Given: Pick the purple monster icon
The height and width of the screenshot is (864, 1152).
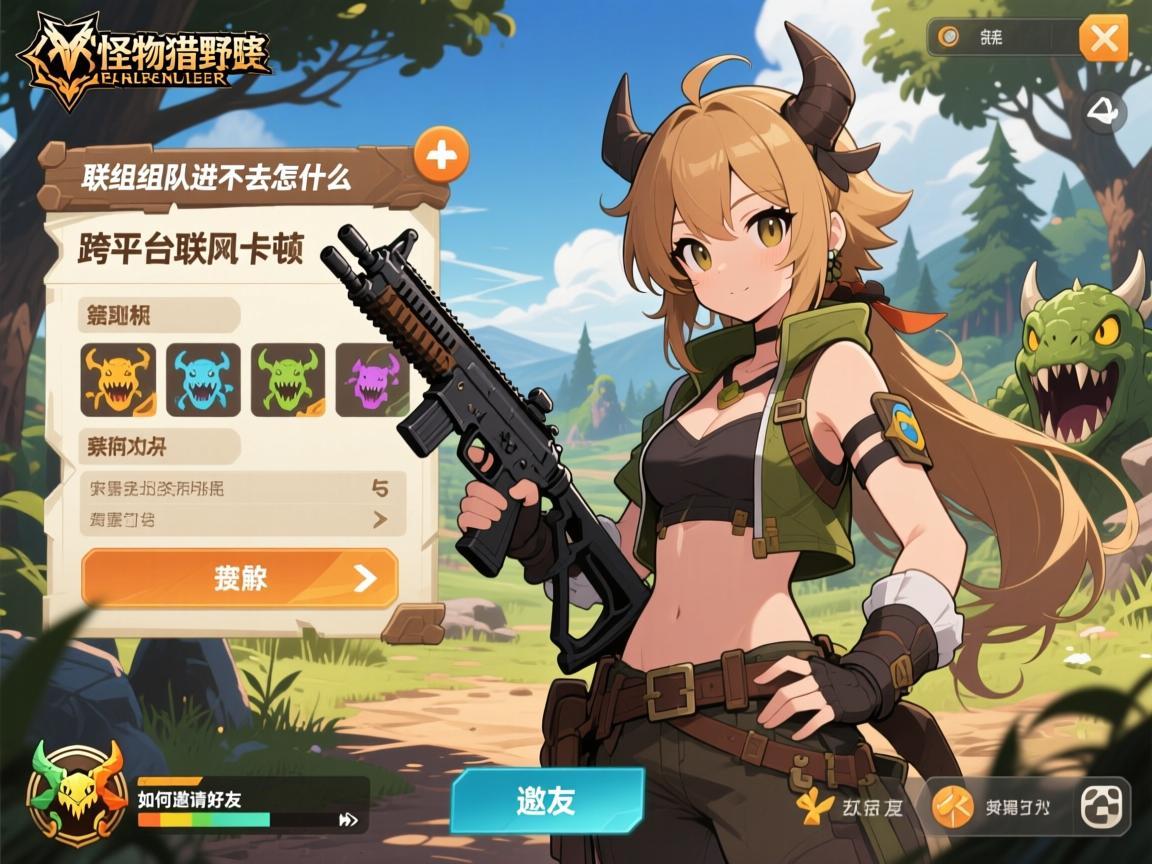Looking at the screenshot, I should [372, 380].
